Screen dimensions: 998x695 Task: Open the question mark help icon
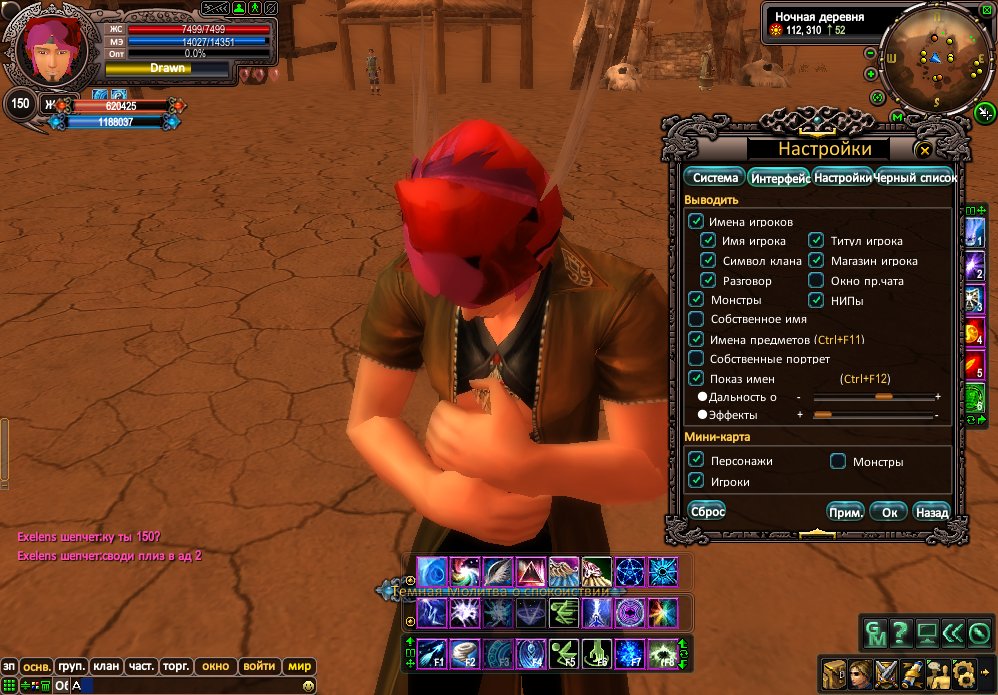[x=900, y=633]
